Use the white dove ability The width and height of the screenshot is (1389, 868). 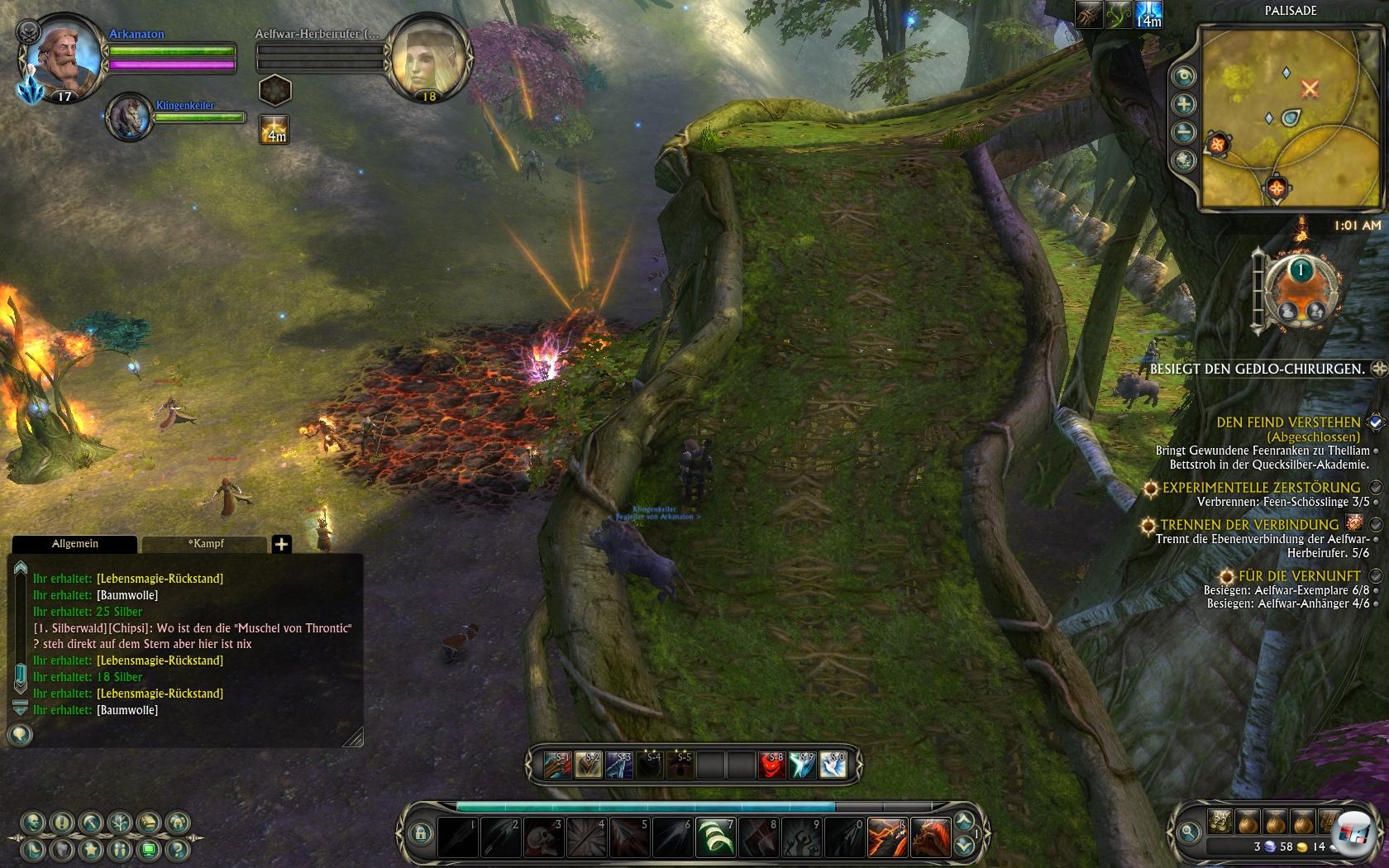[x=833, y=765]
